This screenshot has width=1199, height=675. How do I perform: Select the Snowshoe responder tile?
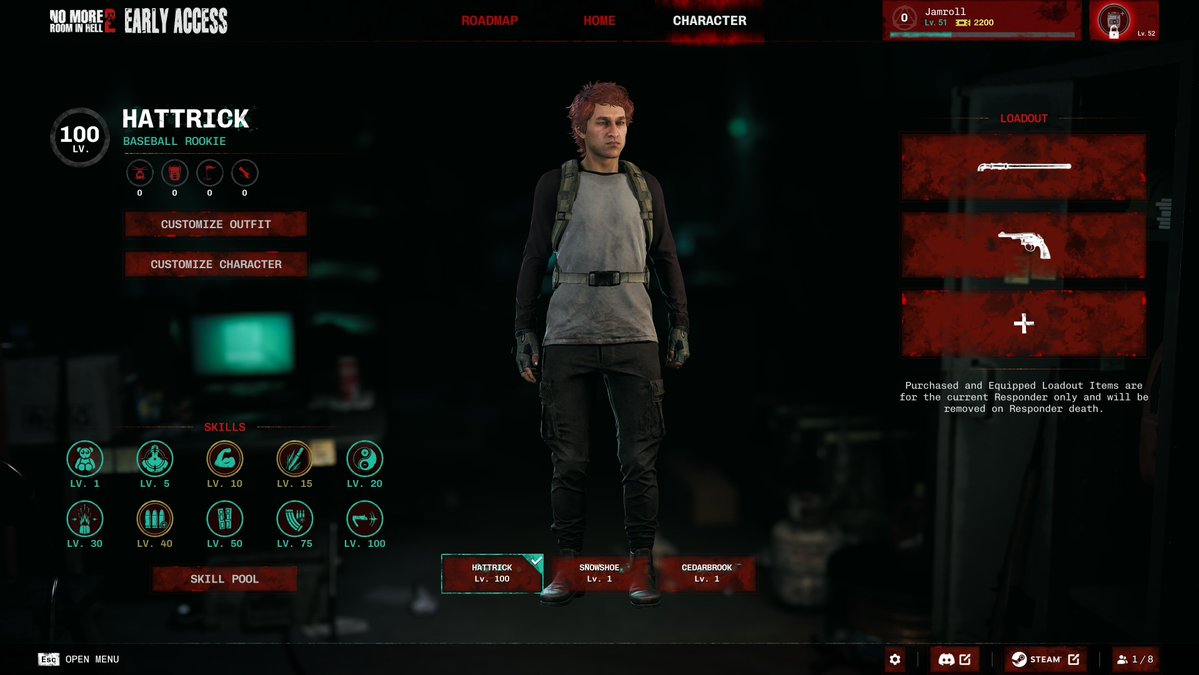click(599, 573)
